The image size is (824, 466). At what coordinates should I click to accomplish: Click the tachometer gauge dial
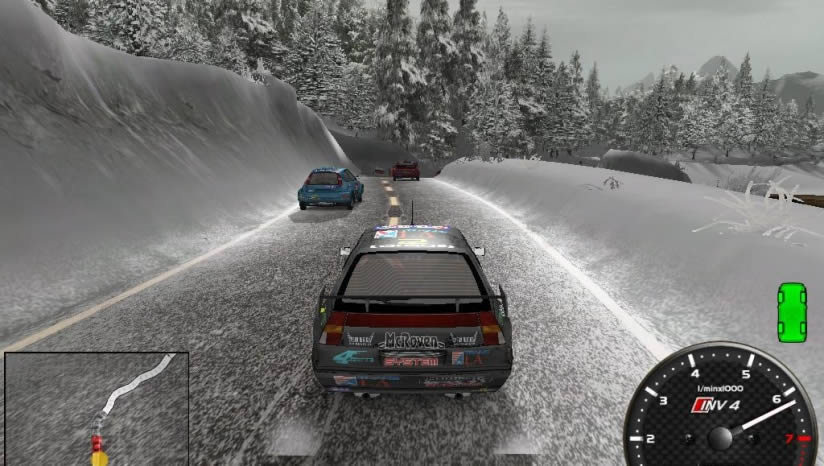tap(719, 410)
